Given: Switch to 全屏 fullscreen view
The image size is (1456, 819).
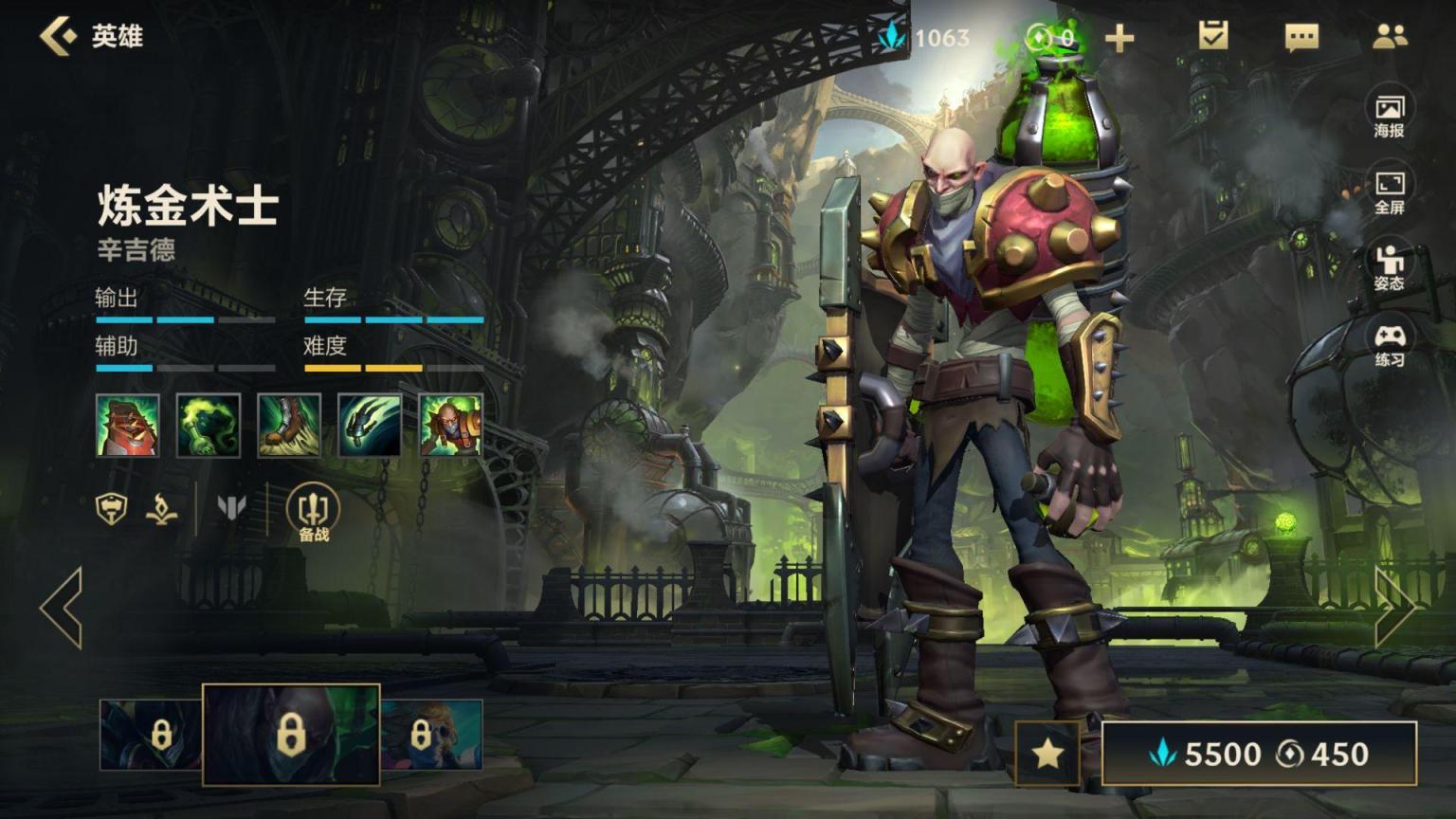Looking at the screenshot, I should 1389,192.
